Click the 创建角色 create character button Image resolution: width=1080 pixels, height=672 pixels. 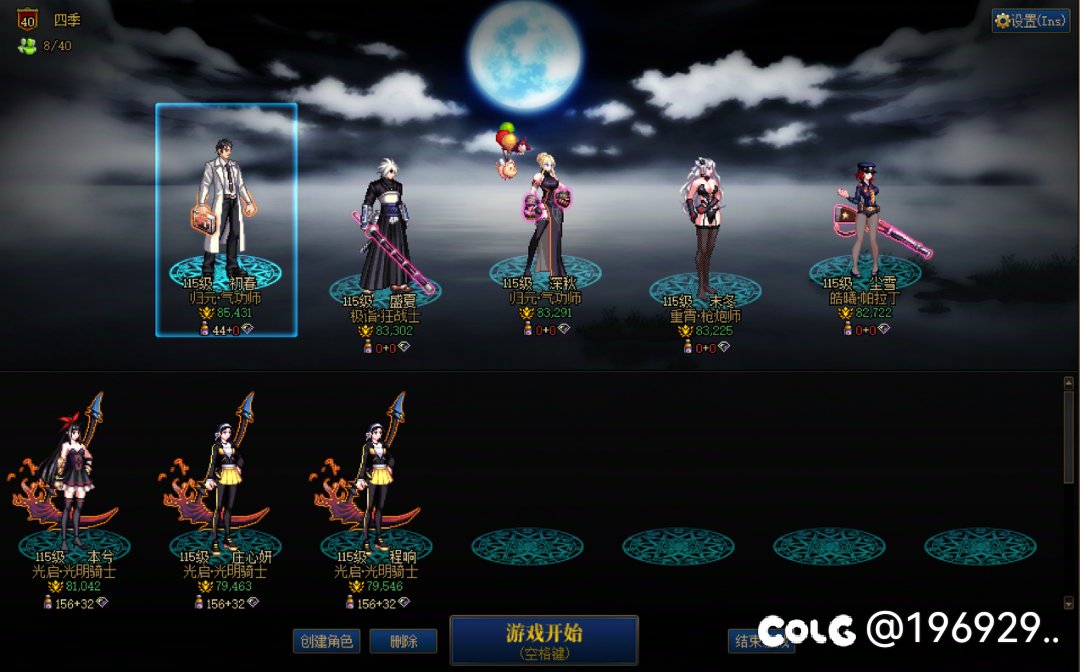(x=326, y=641)
